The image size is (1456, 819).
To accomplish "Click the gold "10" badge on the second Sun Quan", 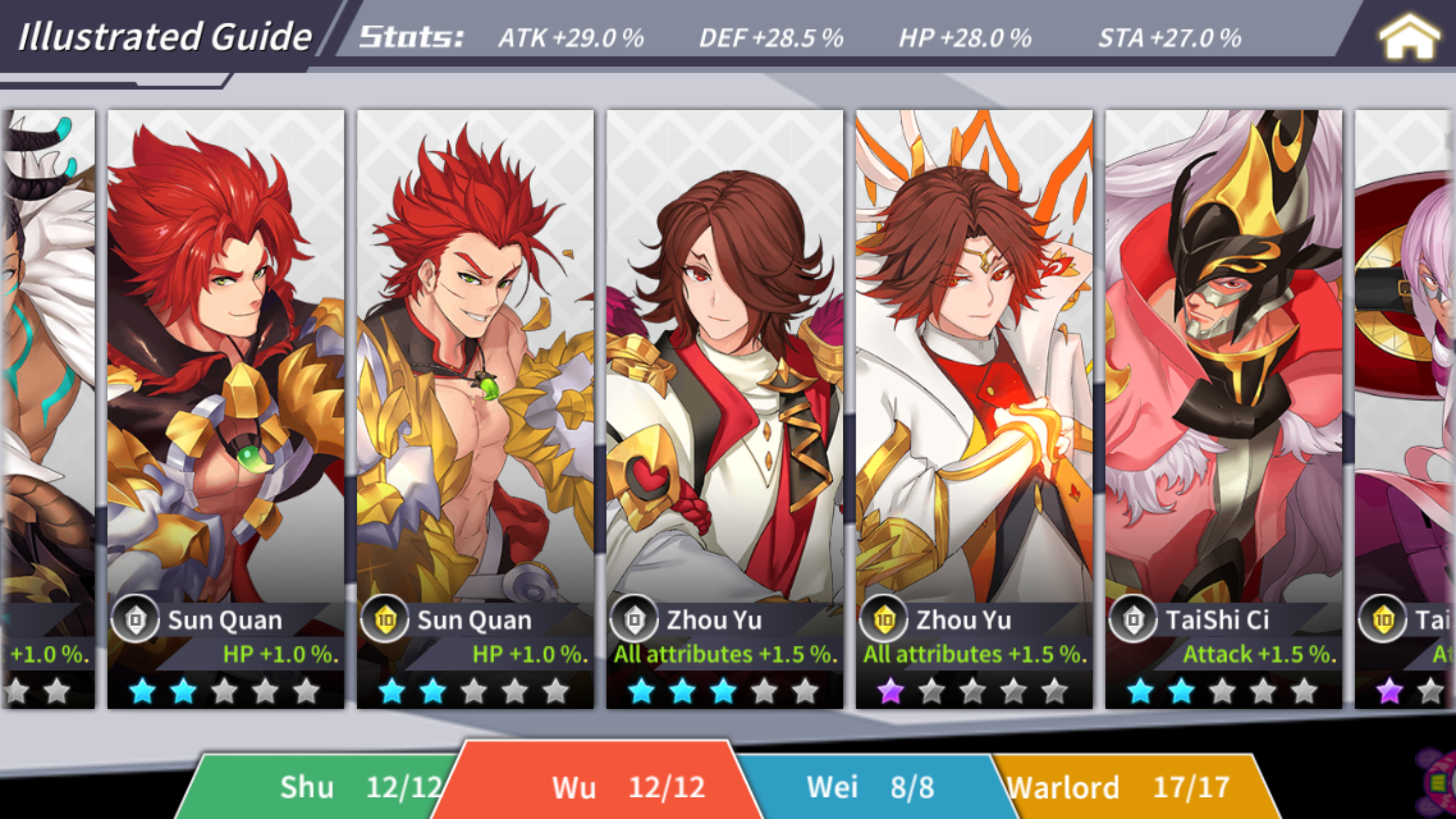I will [385, 619].
